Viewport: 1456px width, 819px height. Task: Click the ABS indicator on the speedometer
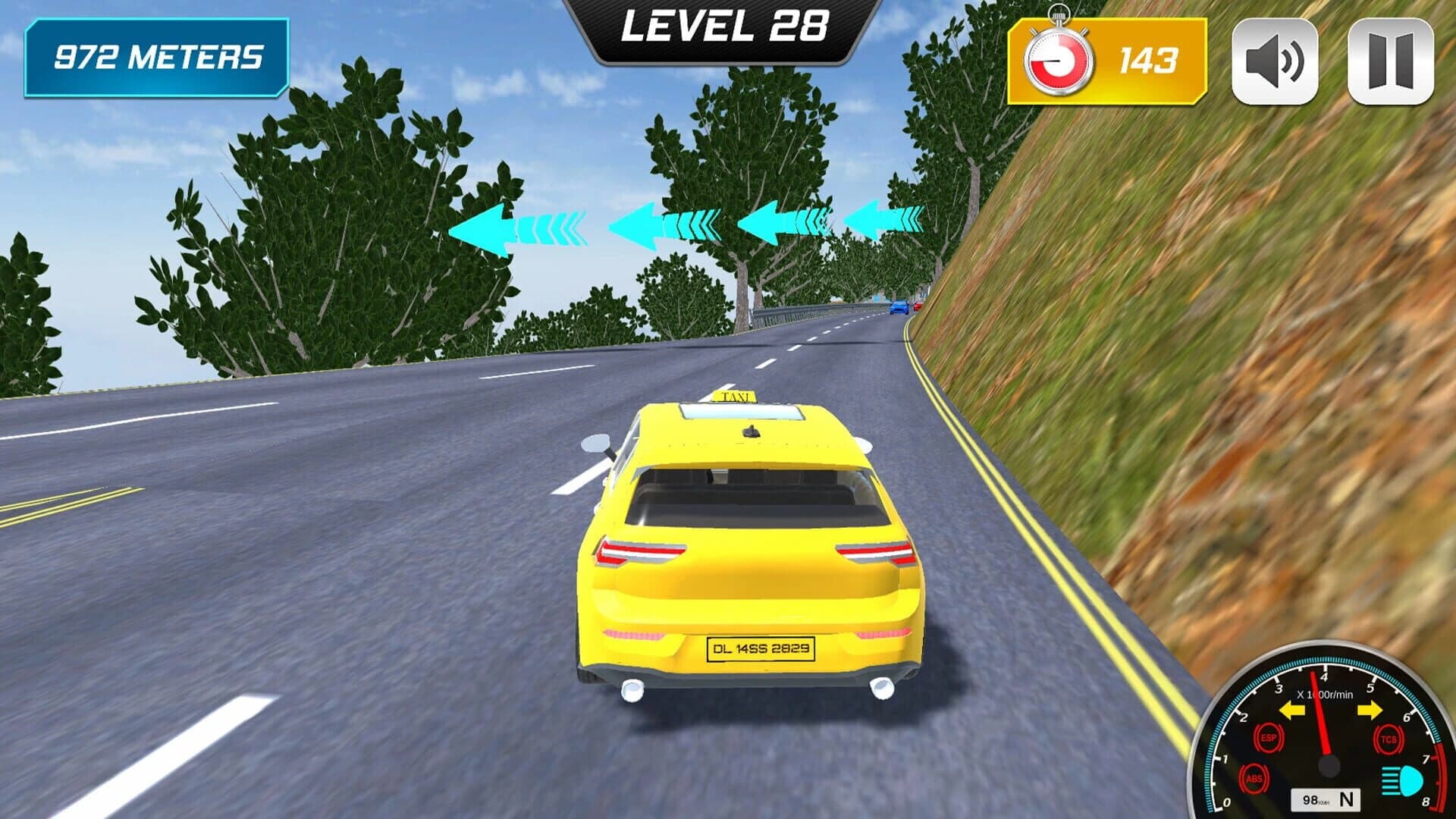point(1254,779)
